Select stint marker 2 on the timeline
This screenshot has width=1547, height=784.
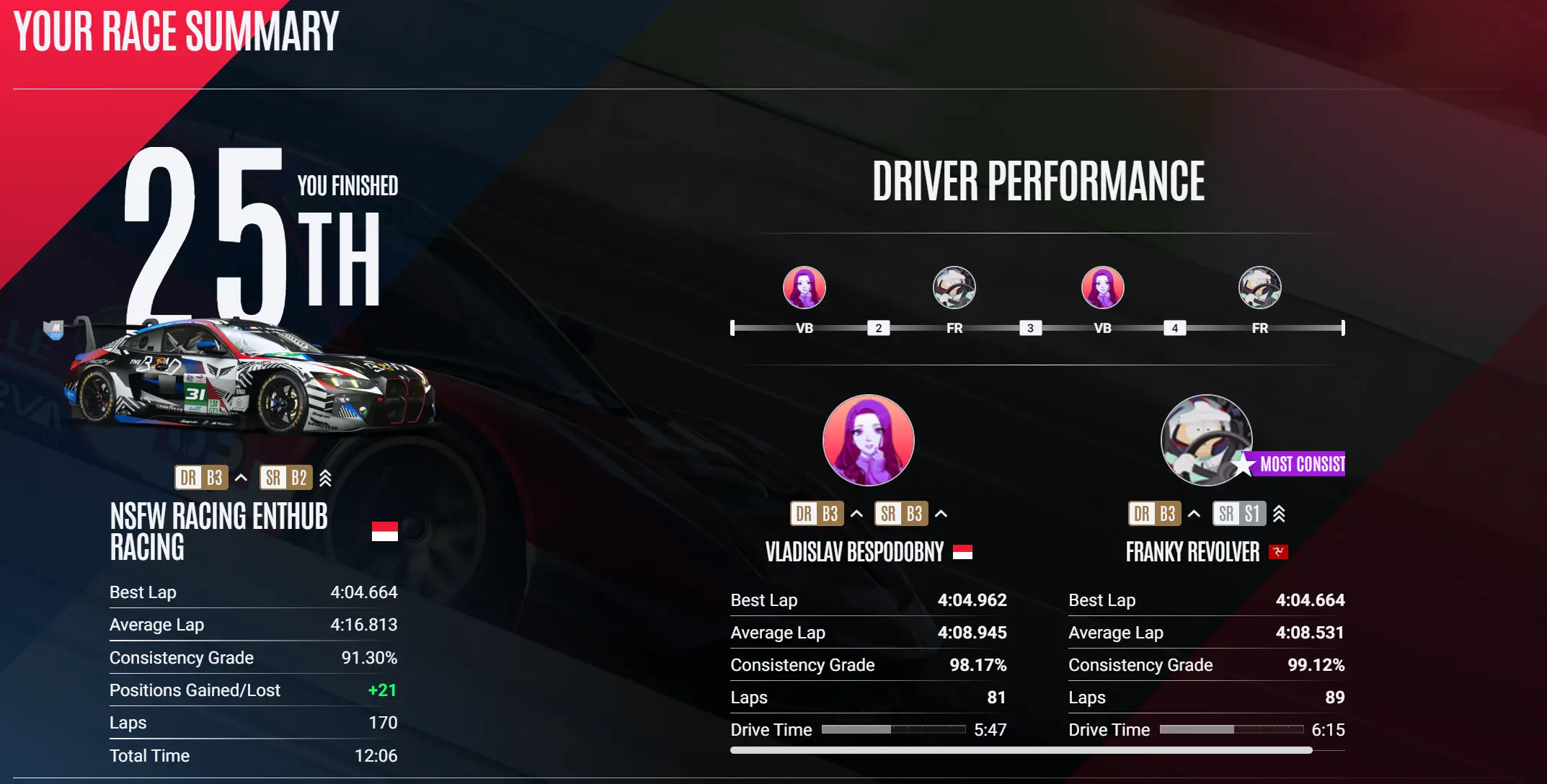coord(878,329)
